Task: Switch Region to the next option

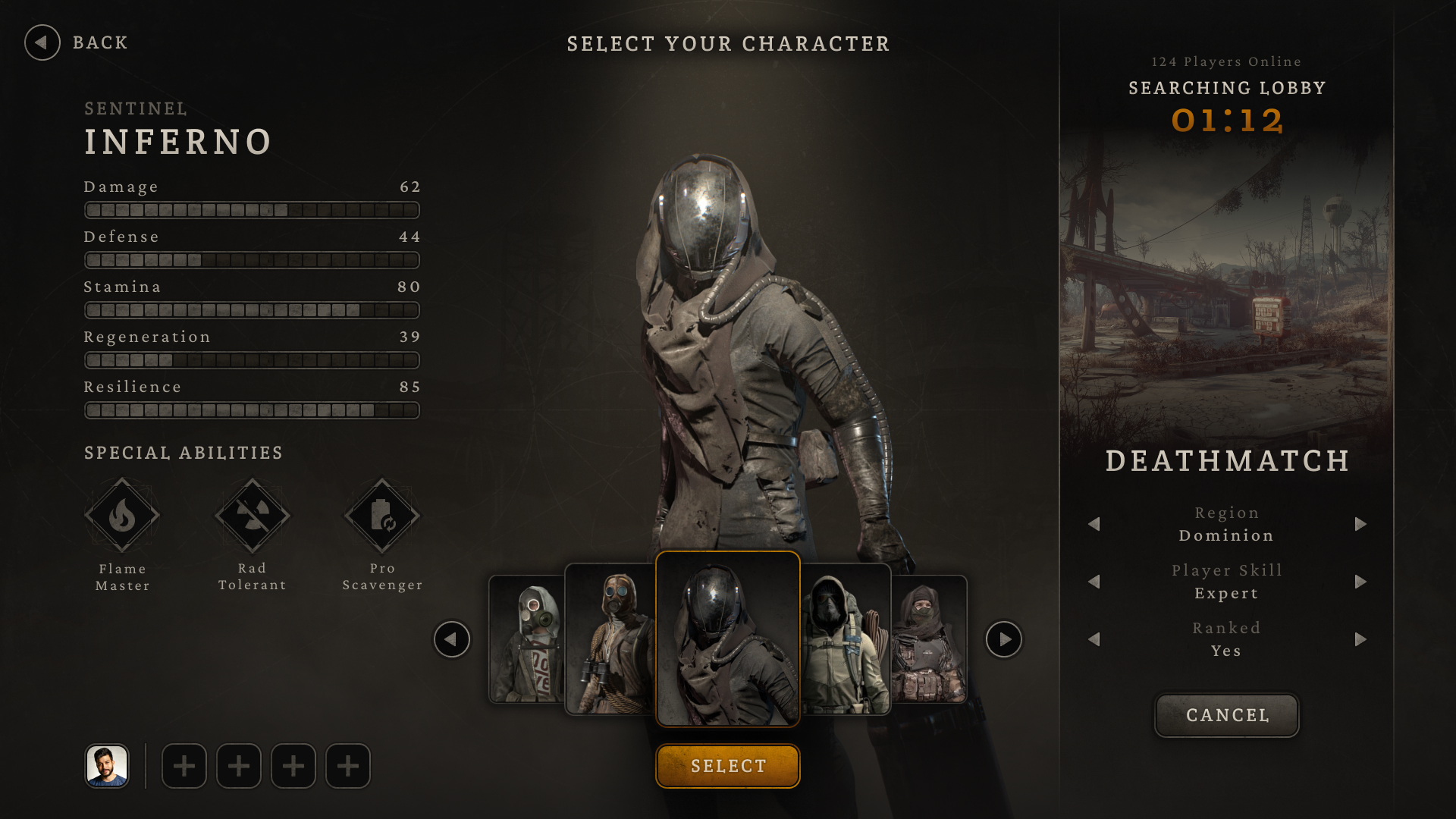Action: click(x=1360, y=524)
